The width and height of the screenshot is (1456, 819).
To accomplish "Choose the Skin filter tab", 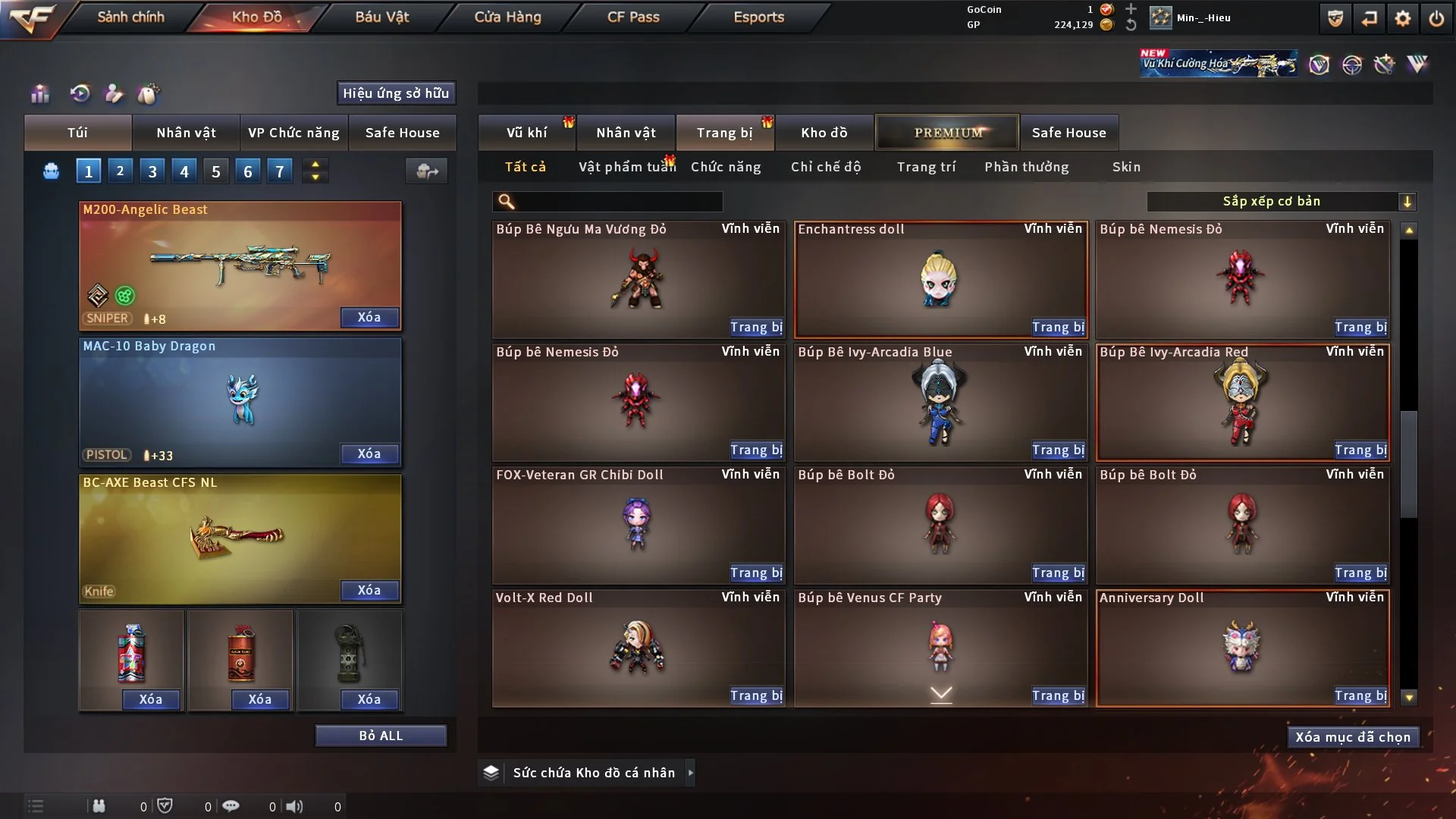I will tap(1126, 167).
